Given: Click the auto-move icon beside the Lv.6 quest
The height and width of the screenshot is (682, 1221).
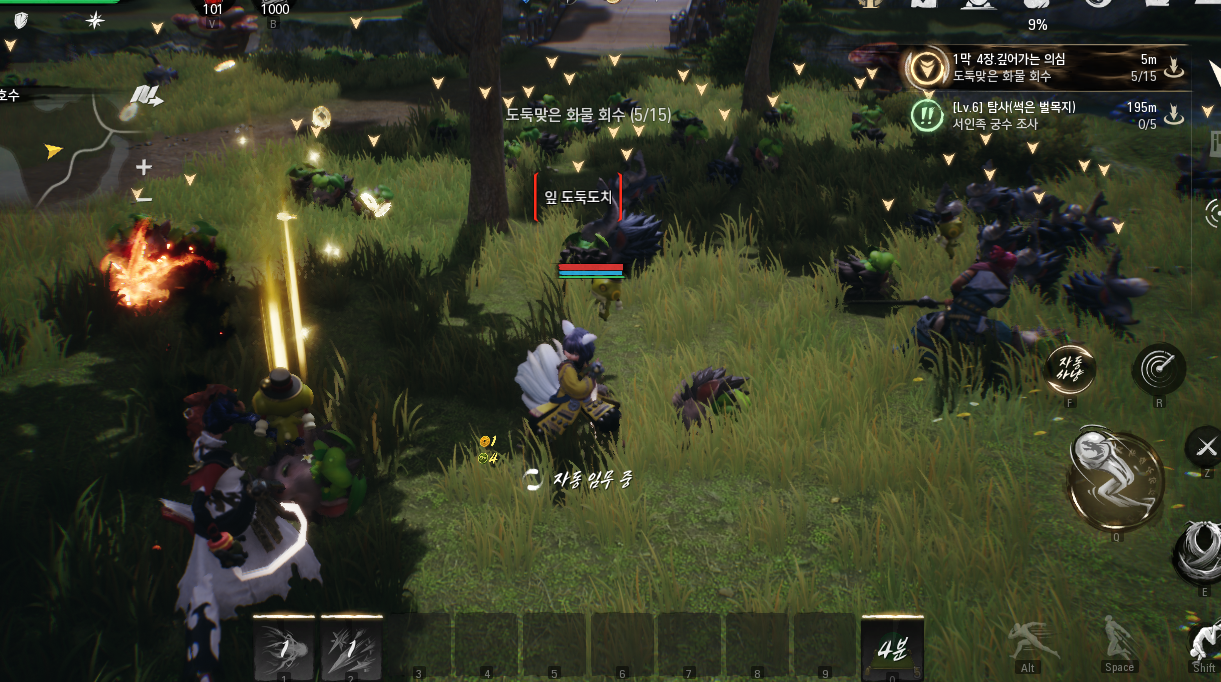Looking at the screenshot, I should coord(1174,116).
